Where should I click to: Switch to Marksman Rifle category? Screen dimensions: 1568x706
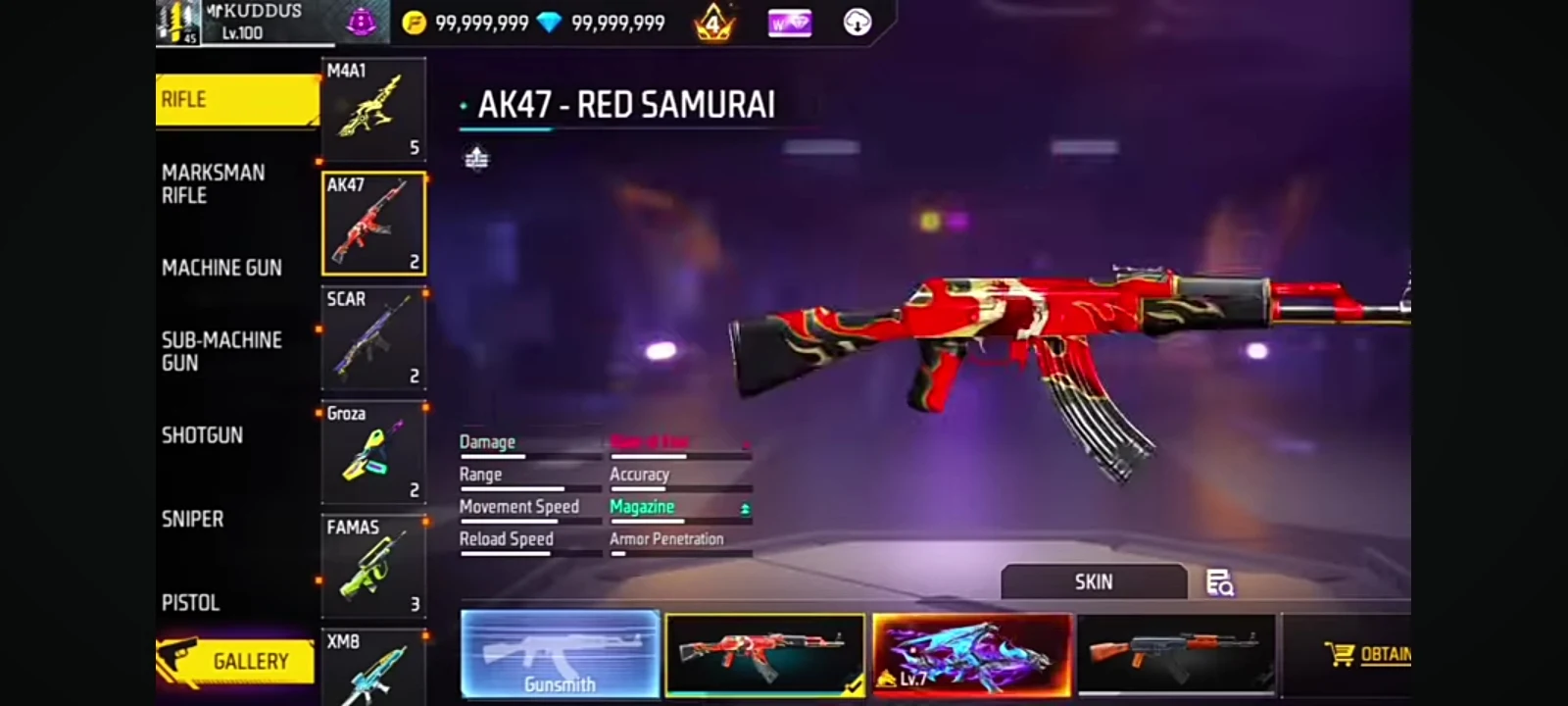[216, 184]
